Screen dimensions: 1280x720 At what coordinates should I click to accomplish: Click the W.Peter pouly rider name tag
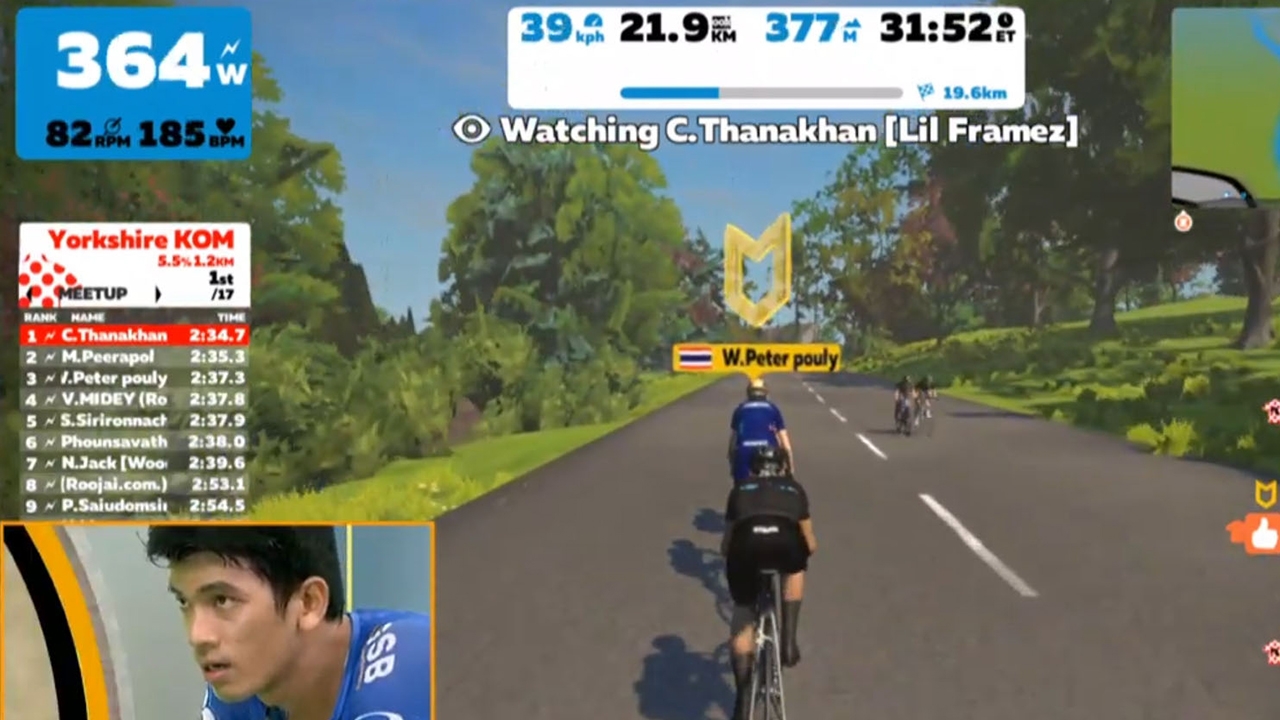(756, 358)
